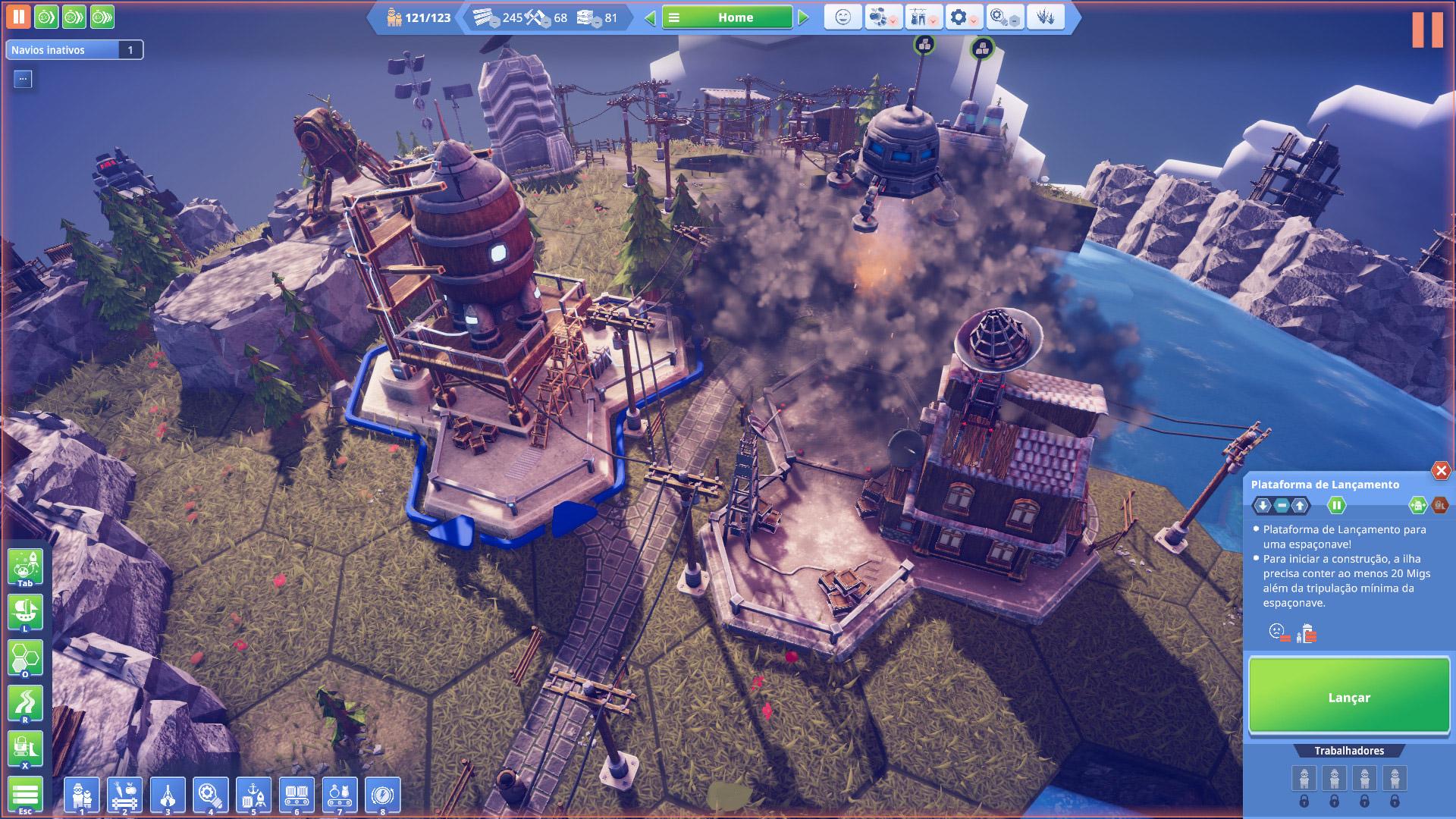The image size is (1456, 819).
Task: Open the happiness smiley overview
Action: [843, 17]
